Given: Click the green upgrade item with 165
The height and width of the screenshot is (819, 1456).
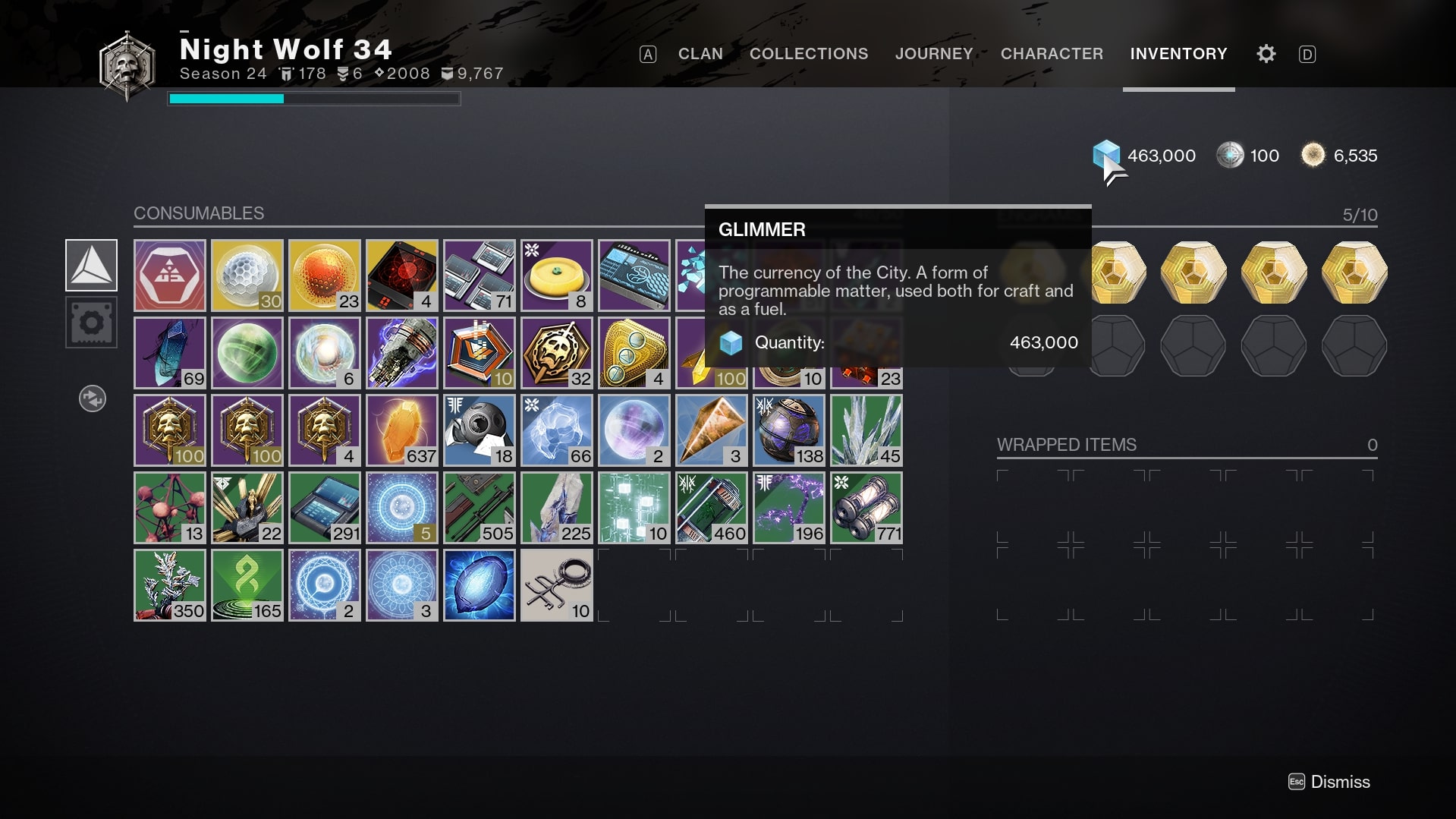Looking at the screenshot, I should [247, 584].
